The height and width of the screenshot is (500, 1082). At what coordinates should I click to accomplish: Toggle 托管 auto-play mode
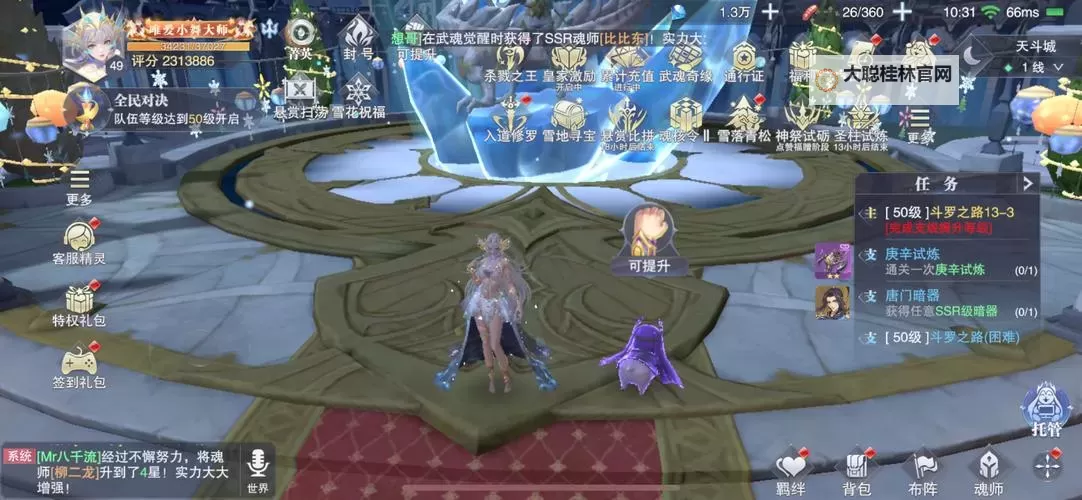(1046, 409)
